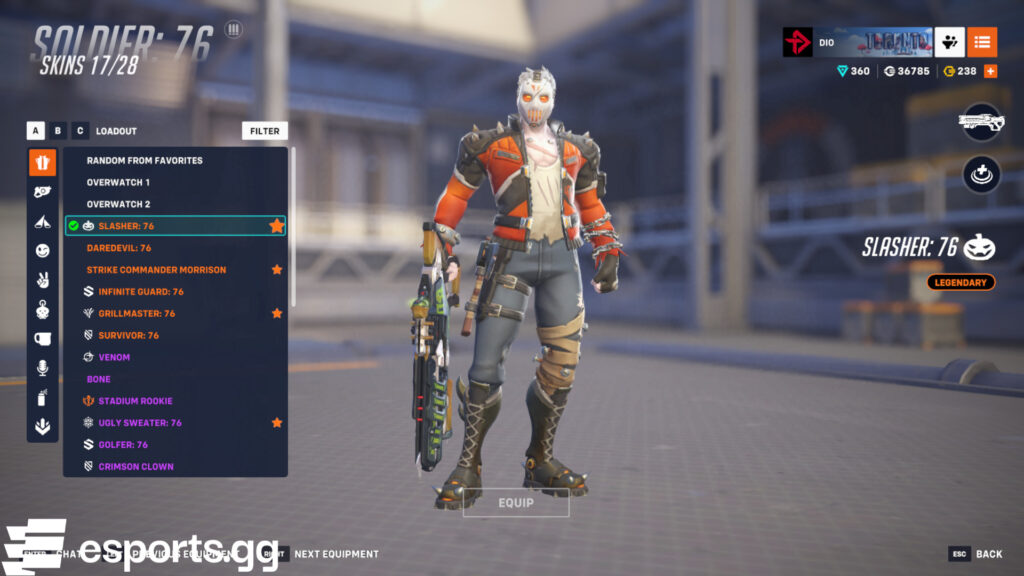Switch to loadout B

(x=58, y=131)
